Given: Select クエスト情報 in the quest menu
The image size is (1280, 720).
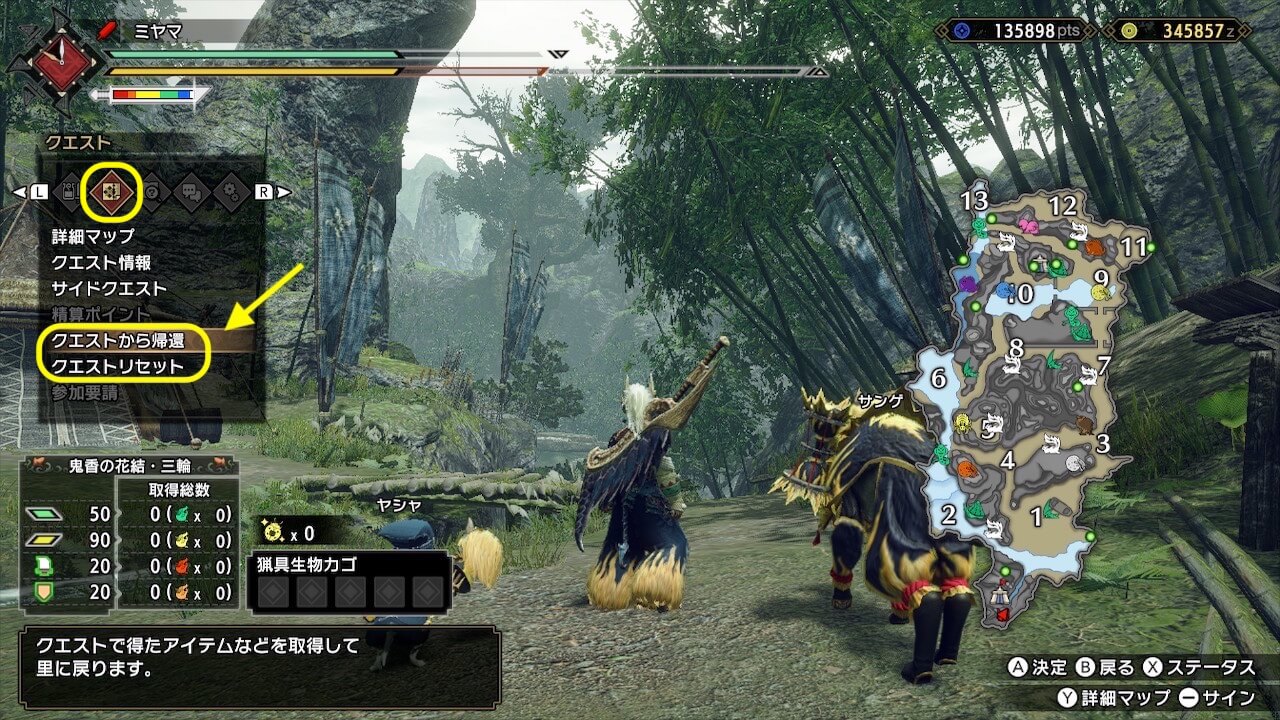Looking at the screenshot, I should pos(102,263).
